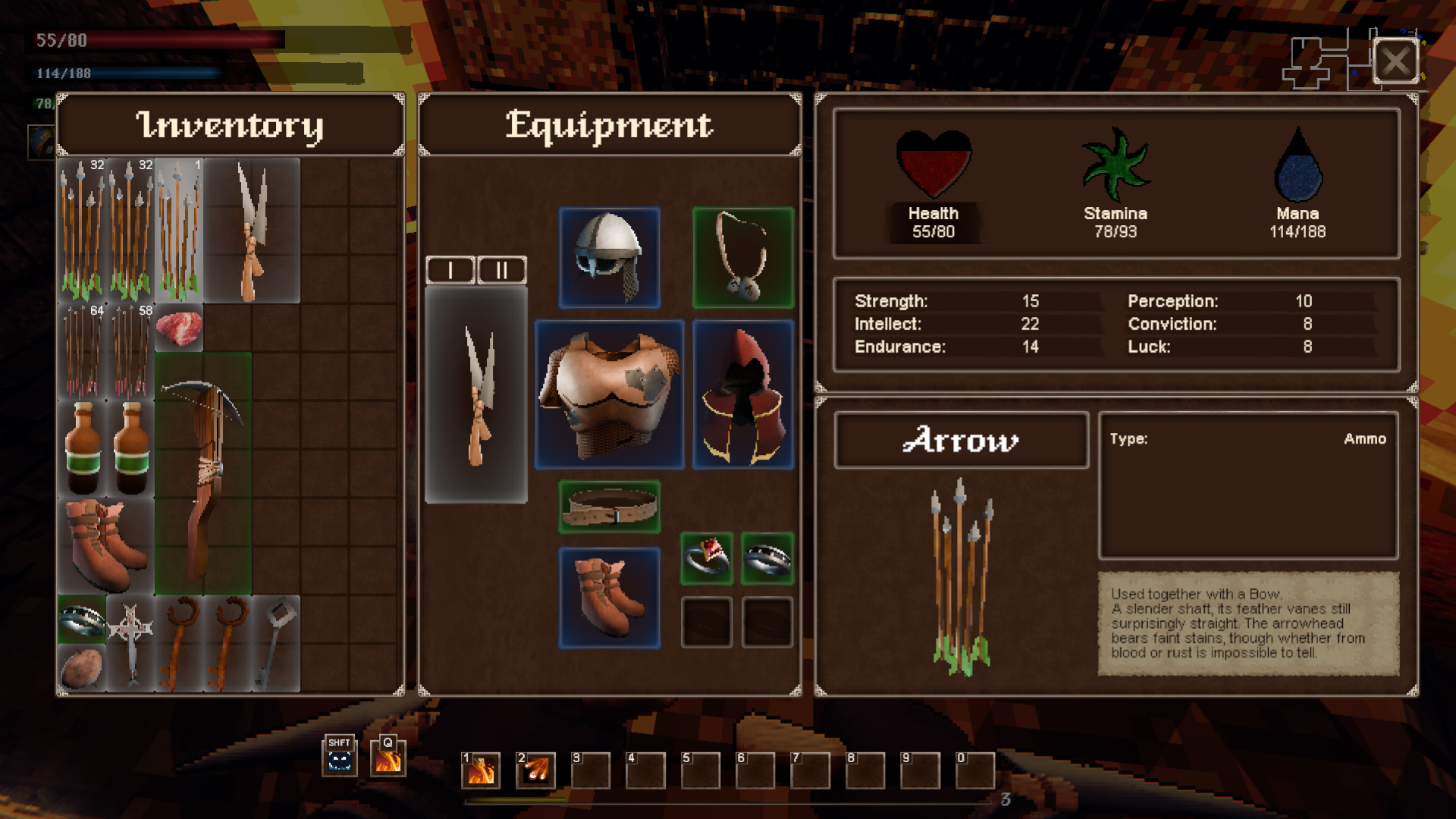
Task: Select the crossbow in the inventory
Action: point(202,473)
